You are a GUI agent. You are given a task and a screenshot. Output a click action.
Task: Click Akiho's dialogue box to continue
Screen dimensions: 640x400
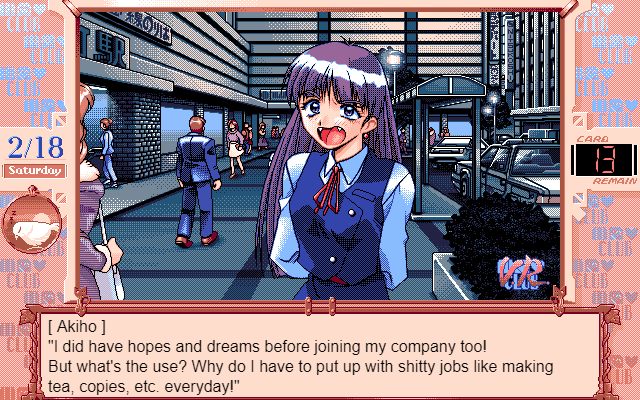(320, 355)
